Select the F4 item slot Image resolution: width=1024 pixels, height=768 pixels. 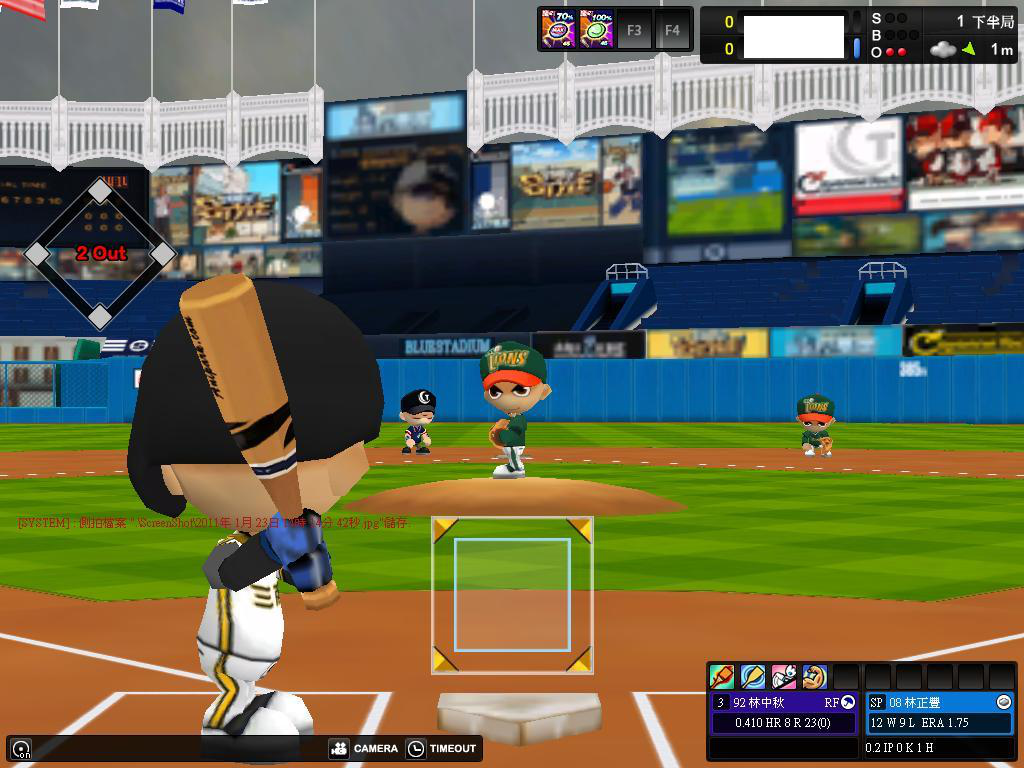point(672,30)
